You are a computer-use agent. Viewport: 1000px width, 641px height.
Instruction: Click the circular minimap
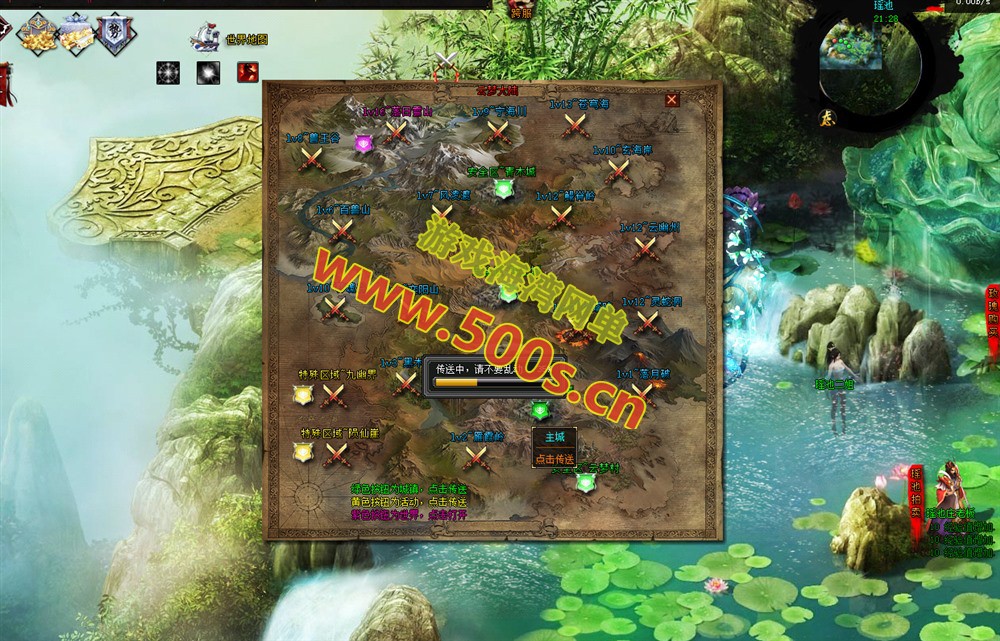(x=856, y=62)
